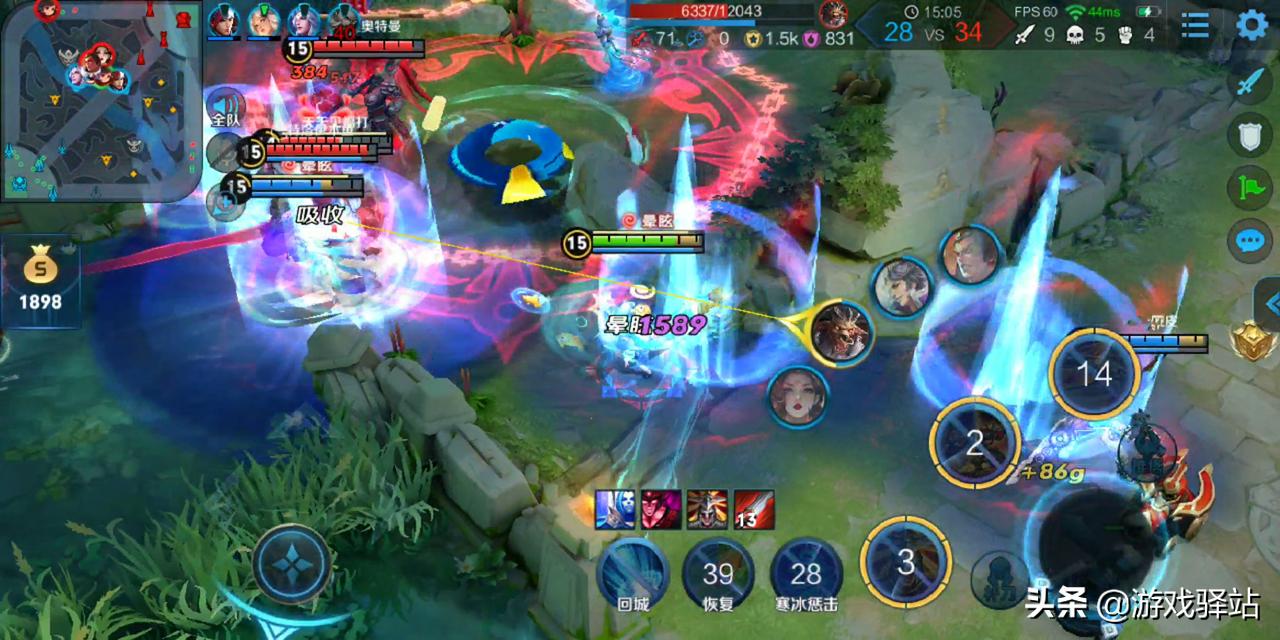Send the shield retreat signal
Screen dimensions: 1280x640
pos(1250,135)
